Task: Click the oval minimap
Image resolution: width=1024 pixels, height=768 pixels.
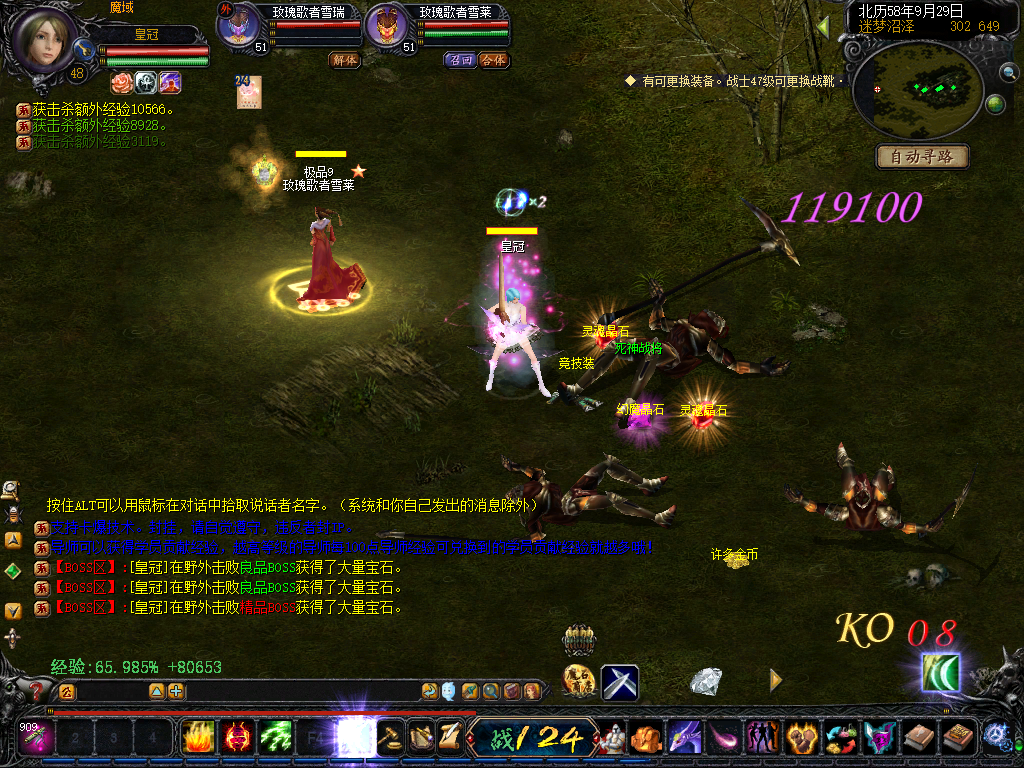Action: point(918,91)
